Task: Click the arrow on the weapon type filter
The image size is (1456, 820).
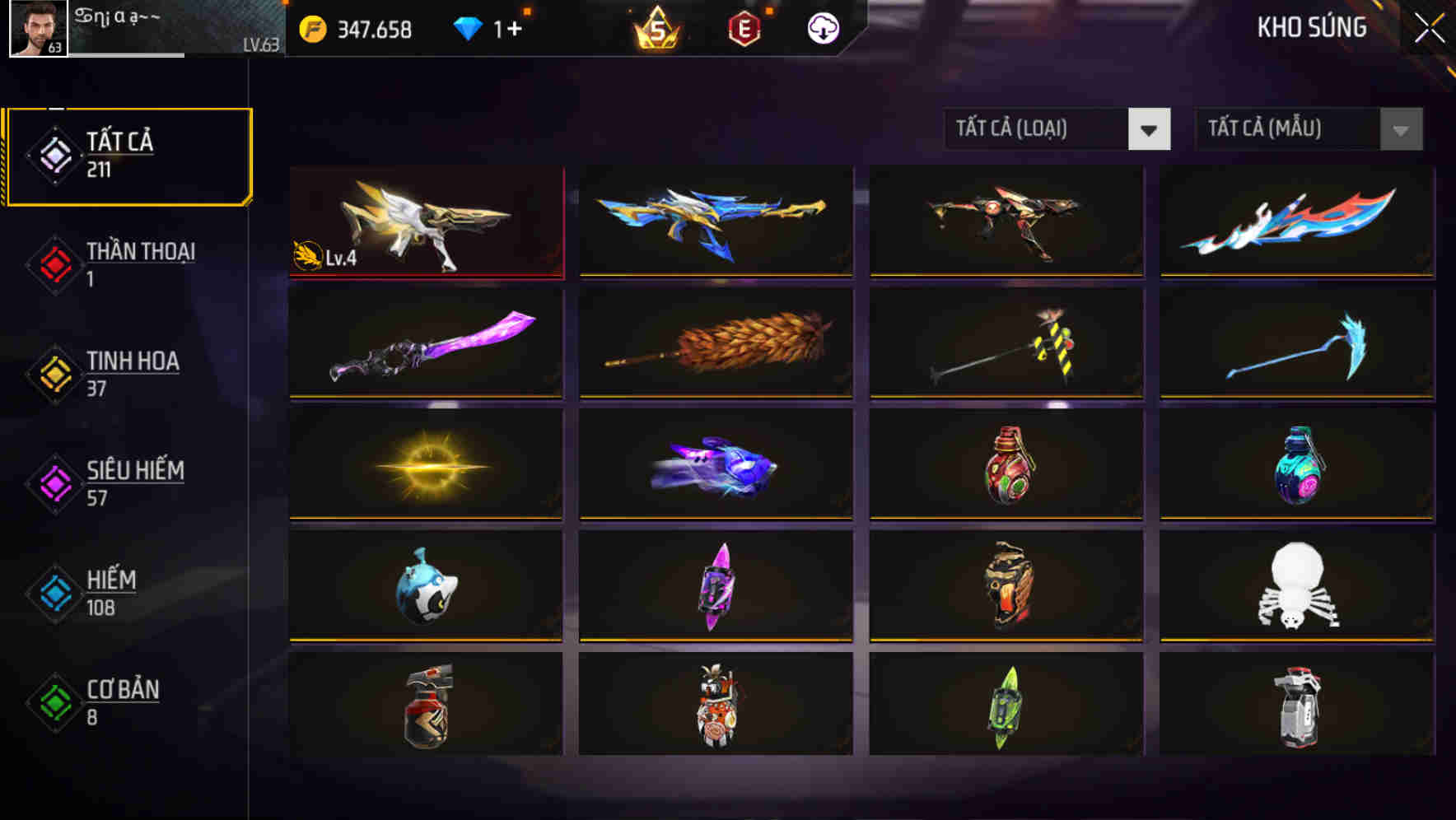Action: pos(1150,129)
